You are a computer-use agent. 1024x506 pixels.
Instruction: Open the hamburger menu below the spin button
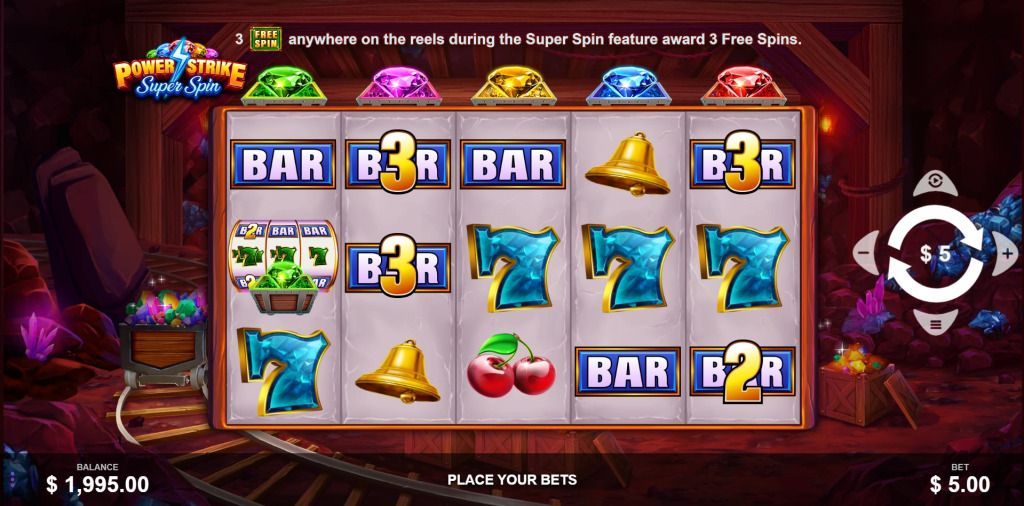[x=935, y=324]
